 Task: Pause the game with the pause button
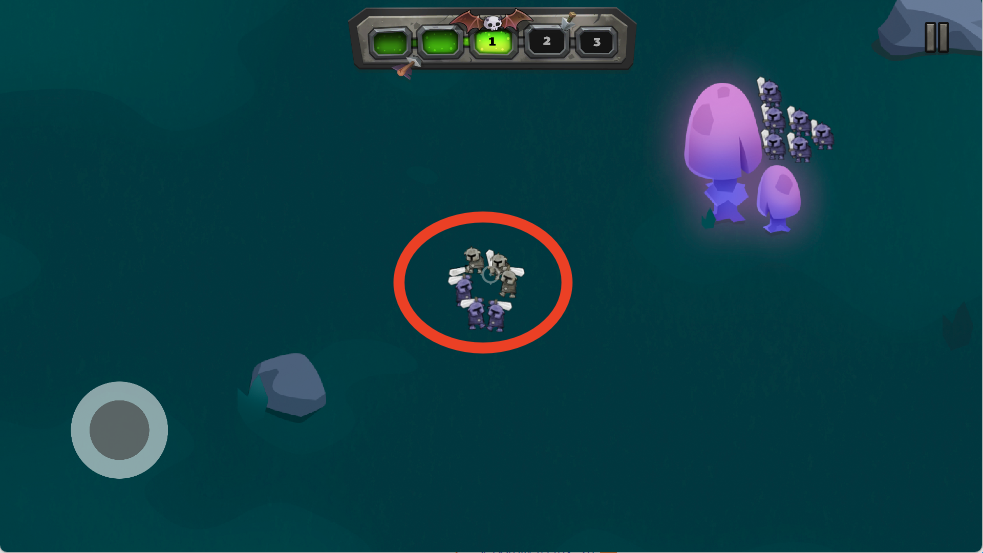937,38
